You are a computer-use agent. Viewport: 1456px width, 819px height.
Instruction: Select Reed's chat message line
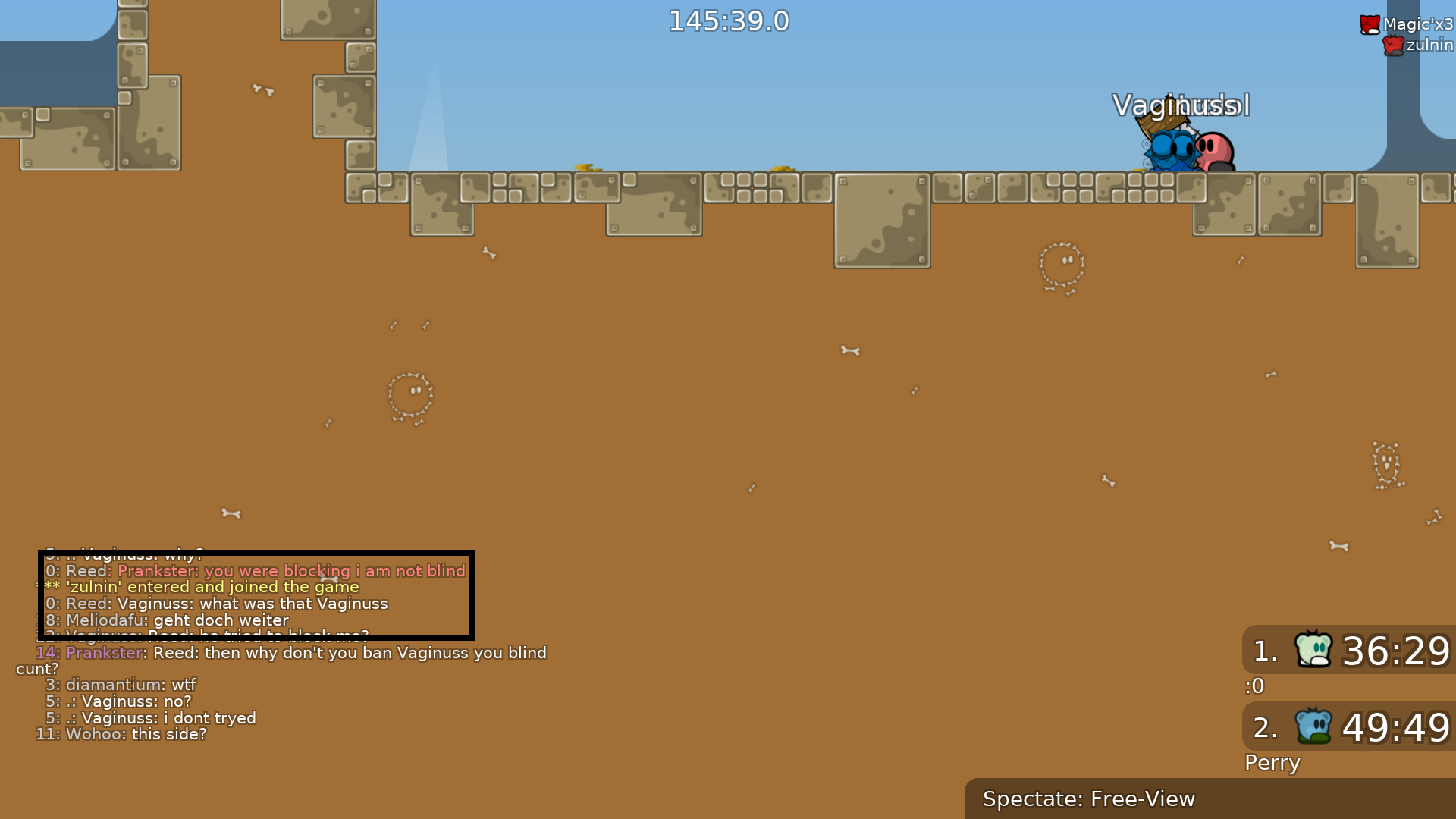[216, 604]
